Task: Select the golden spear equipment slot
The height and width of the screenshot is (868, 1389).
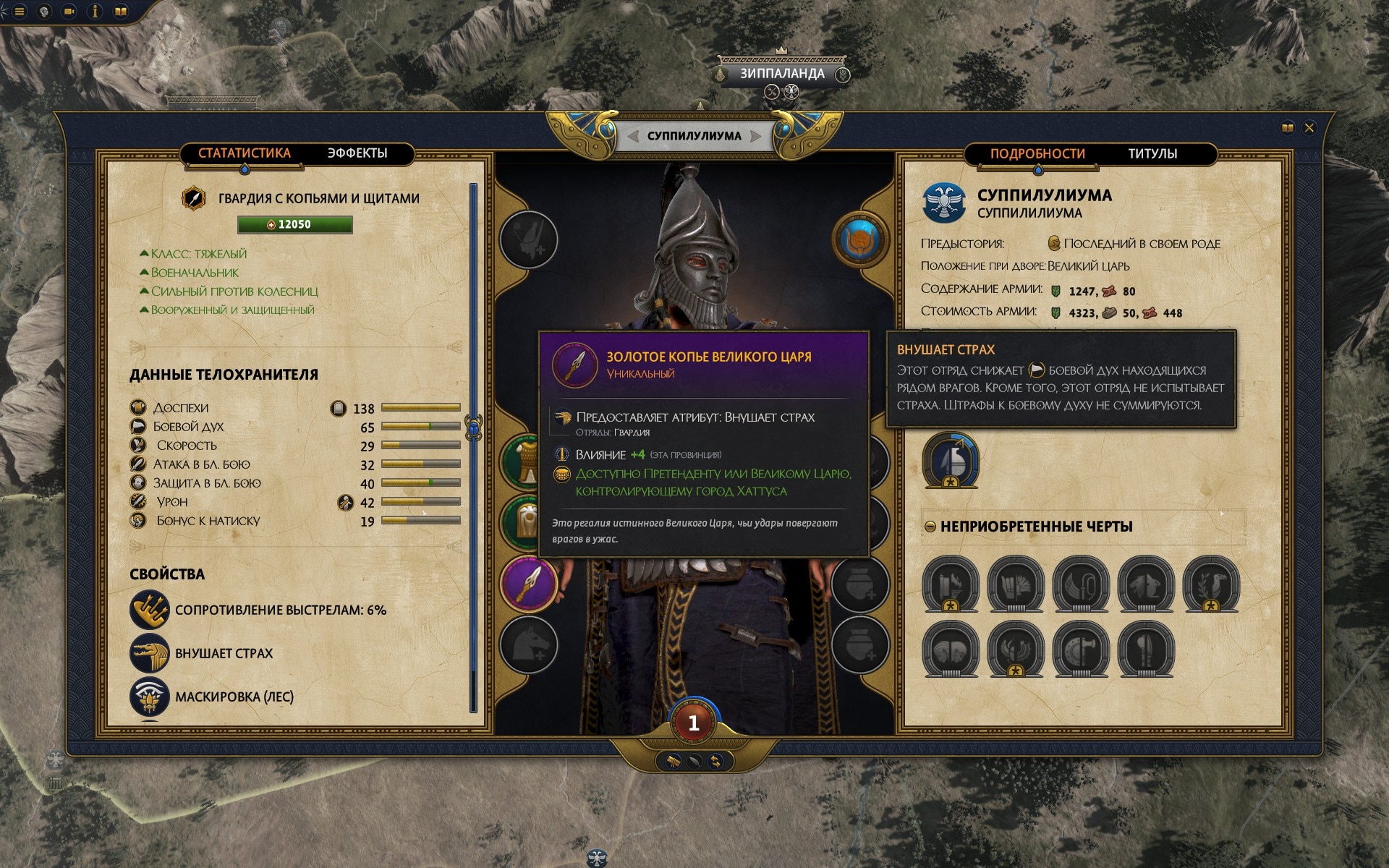Action: [x=529, y=583]
